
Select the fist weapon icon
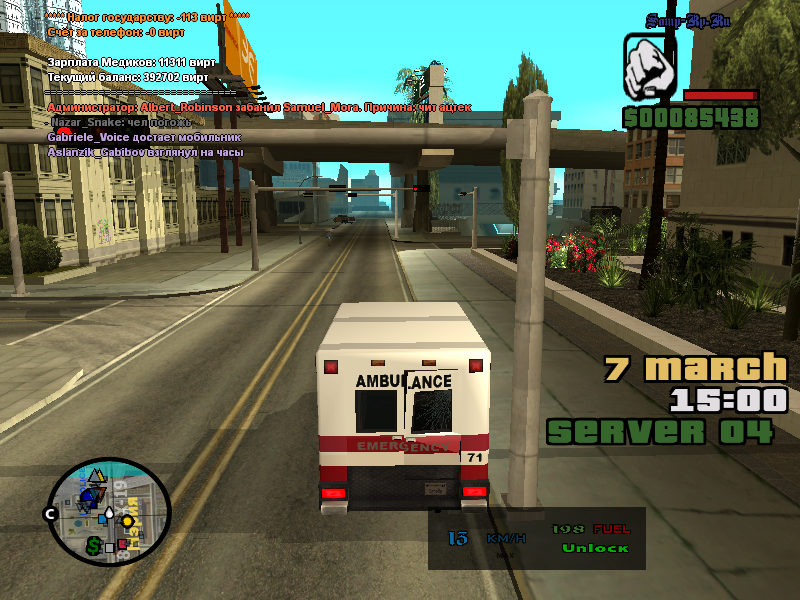(x=650, y=67)
